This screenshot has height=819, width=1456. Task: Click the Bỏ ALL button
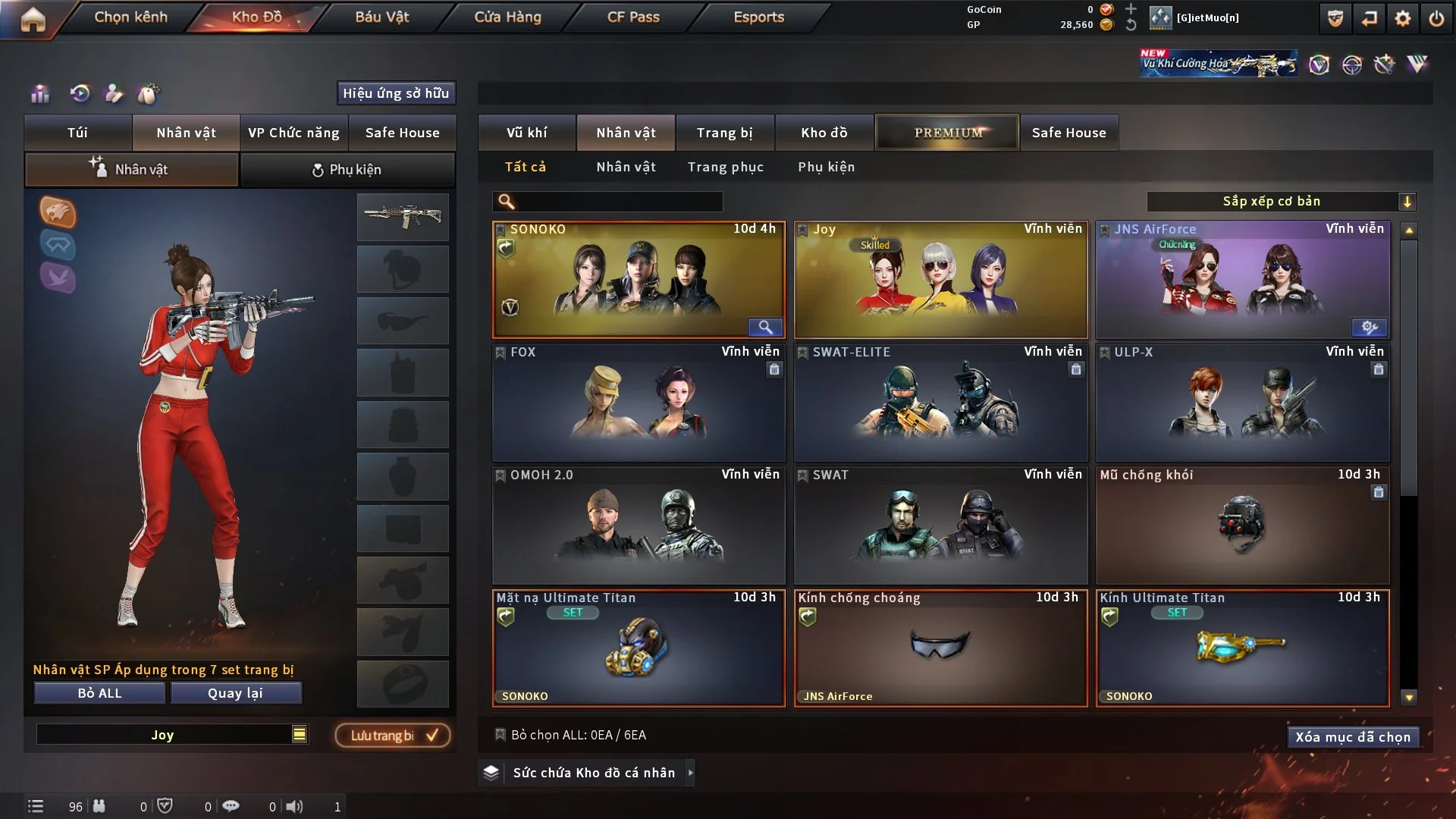[x=99, y=693]
